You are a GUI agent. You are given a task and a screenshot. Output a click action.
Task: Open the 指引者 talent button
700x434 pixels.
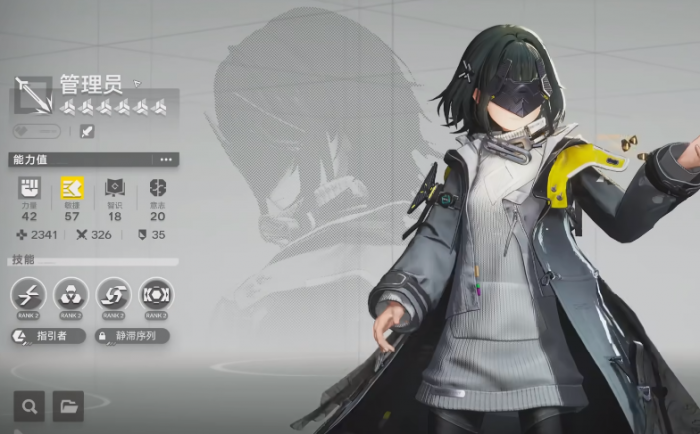click(48, 337)
